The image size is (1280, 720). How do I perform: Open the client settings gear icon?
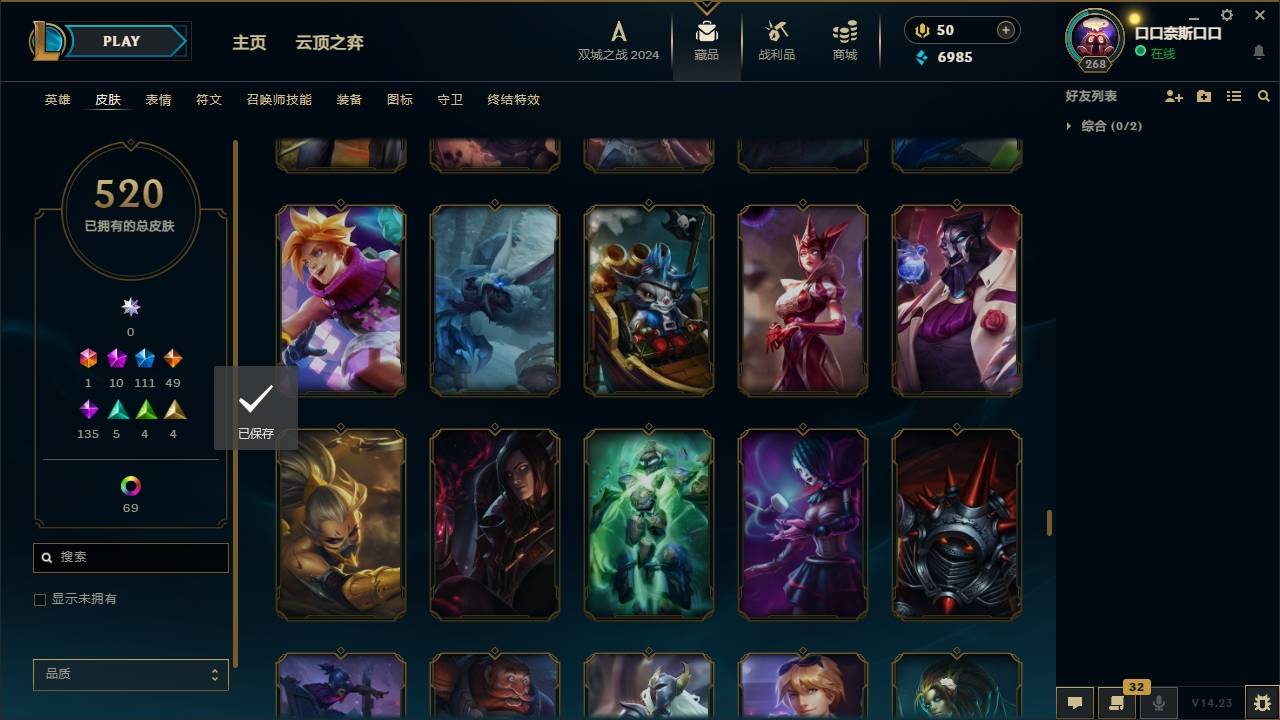pos(1227,15)
